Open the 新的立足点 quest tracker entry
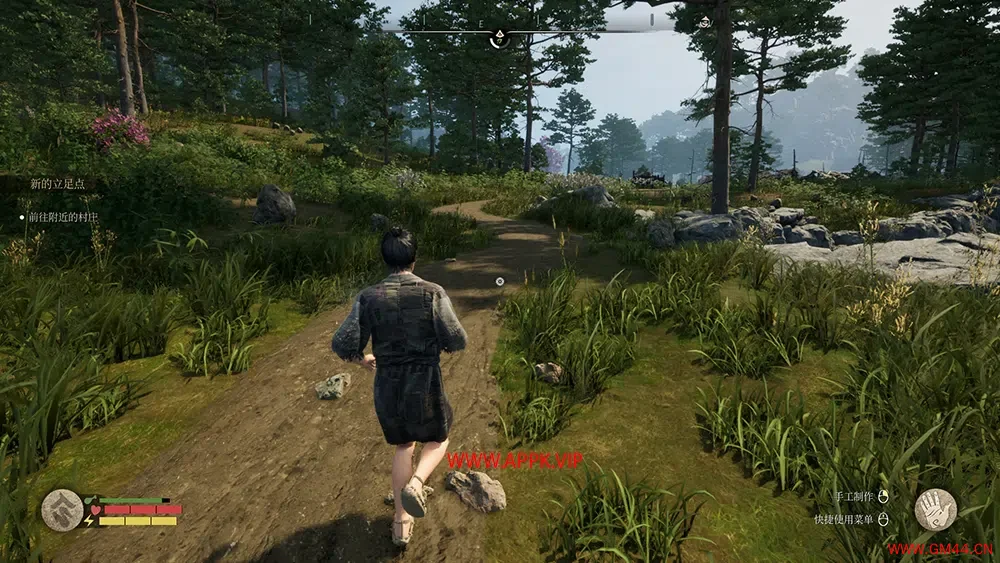 (57, 184)
